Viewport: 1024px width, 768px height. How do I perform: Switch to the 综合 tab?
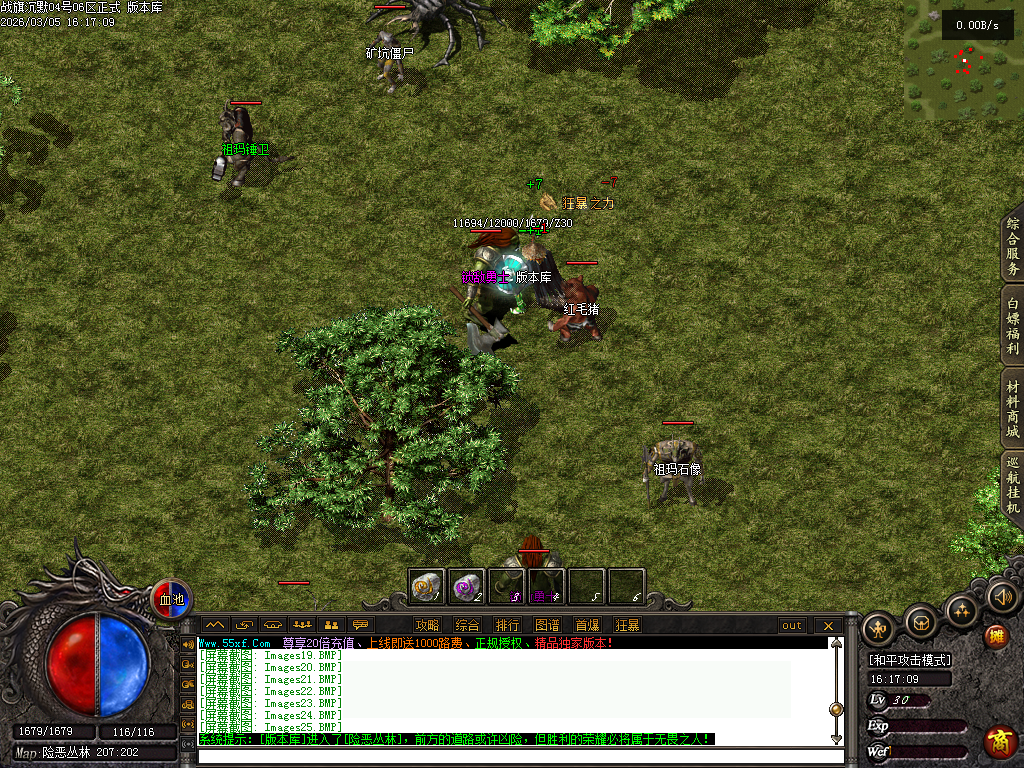pos(467,626)
